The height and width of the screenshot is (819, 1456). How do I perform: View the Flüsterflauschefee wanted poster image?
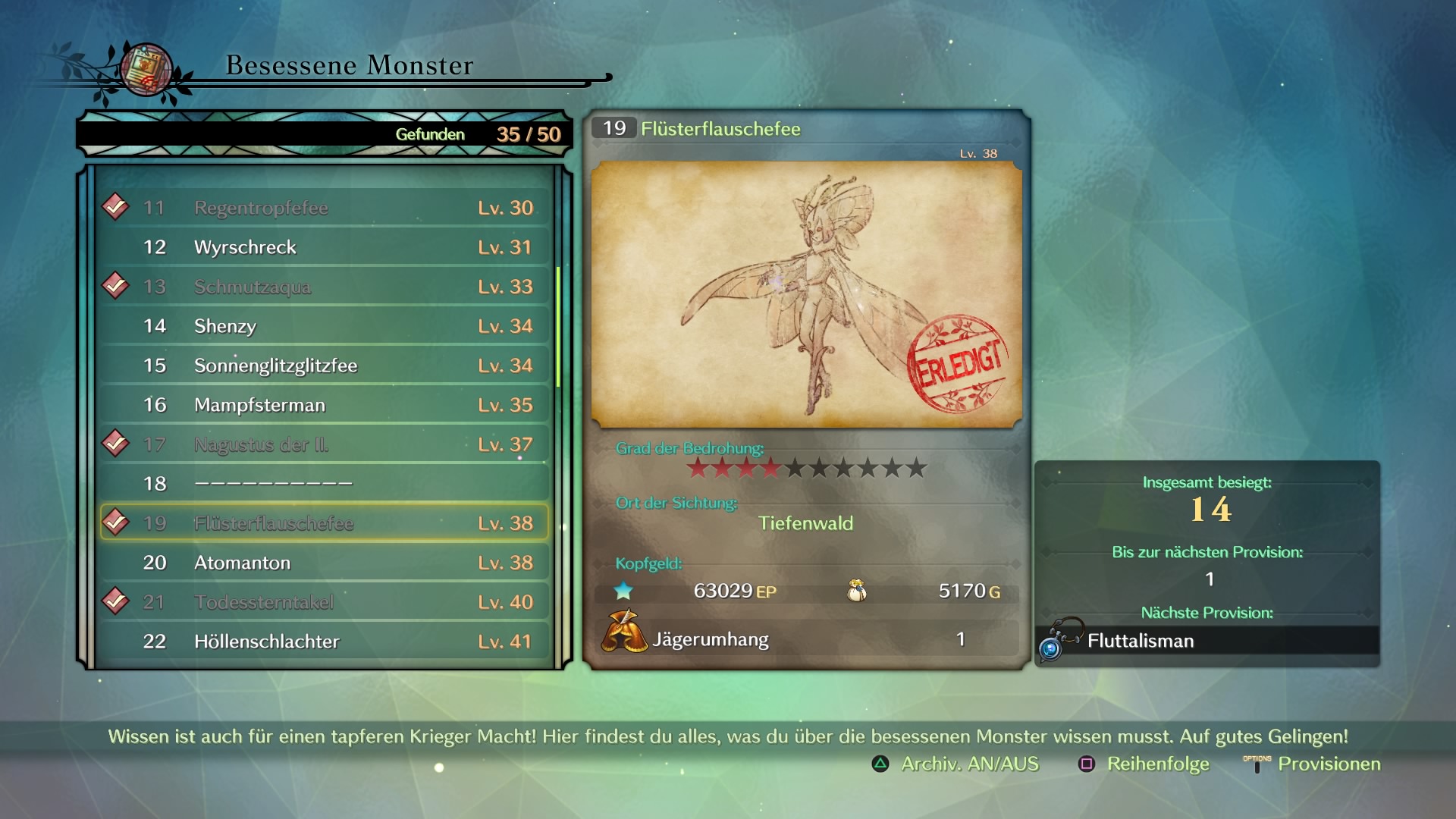[806, 294]
